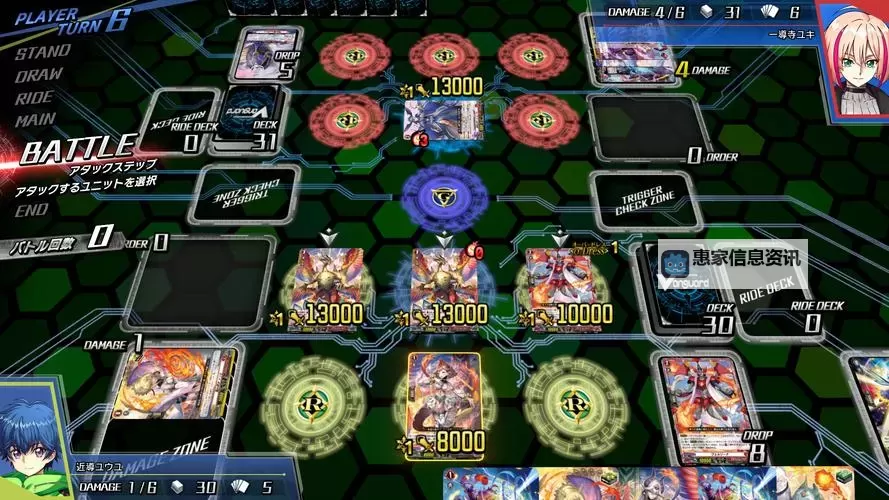
Task: Pick the 8000-power back-row unit
Action: [x=444, y=400]
